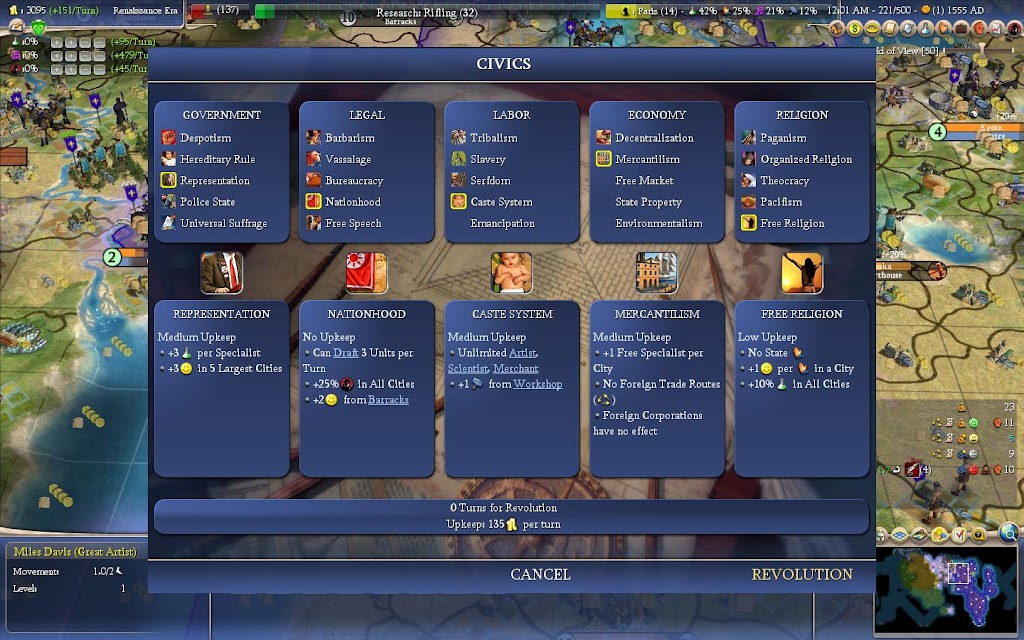The height and width of the screenshot is (640, 1024).
Task: Select Despotism government civic
Action: click(205, 138)
